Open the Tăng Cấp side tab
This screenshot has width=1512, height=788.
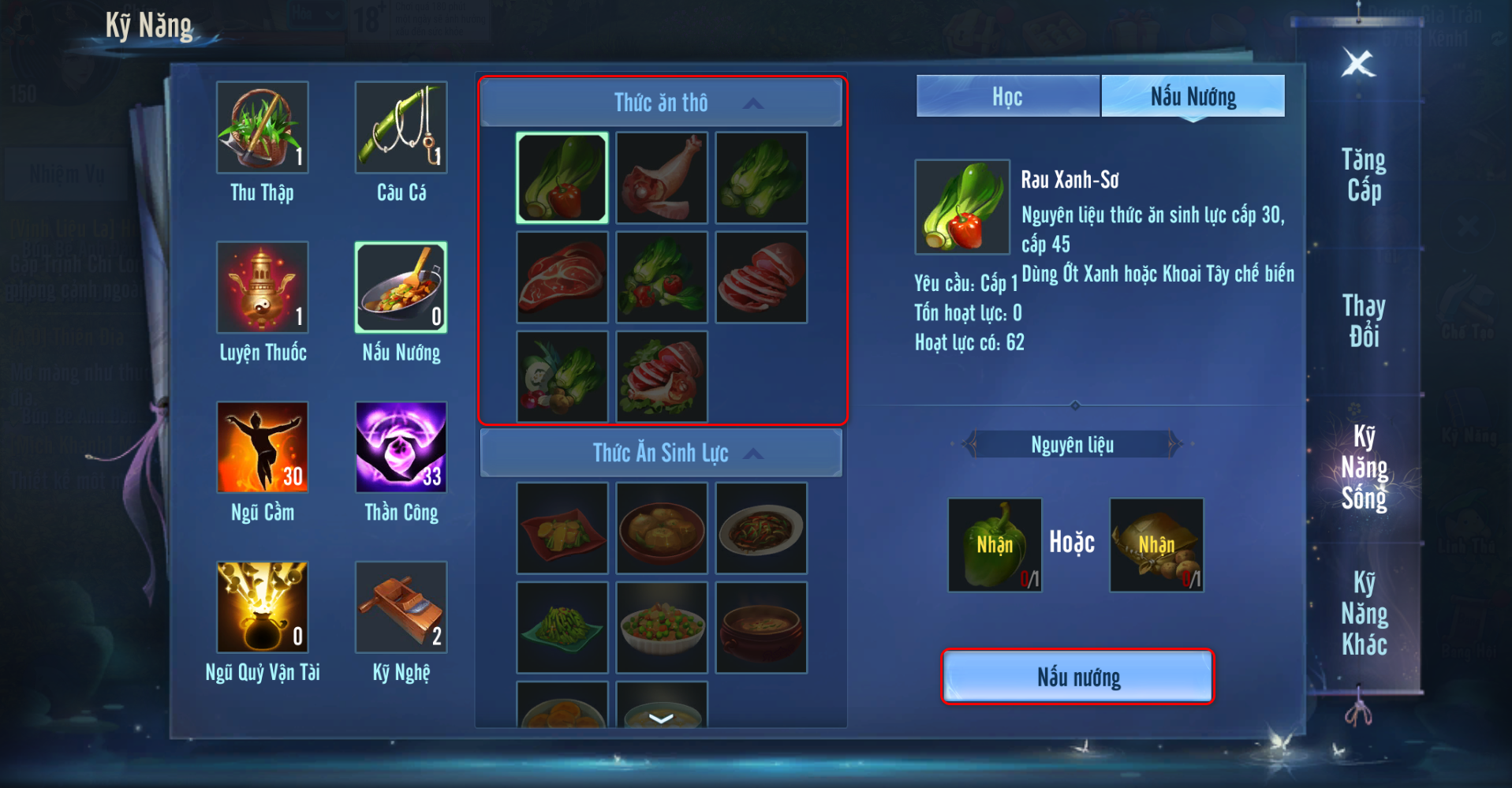1364,175
